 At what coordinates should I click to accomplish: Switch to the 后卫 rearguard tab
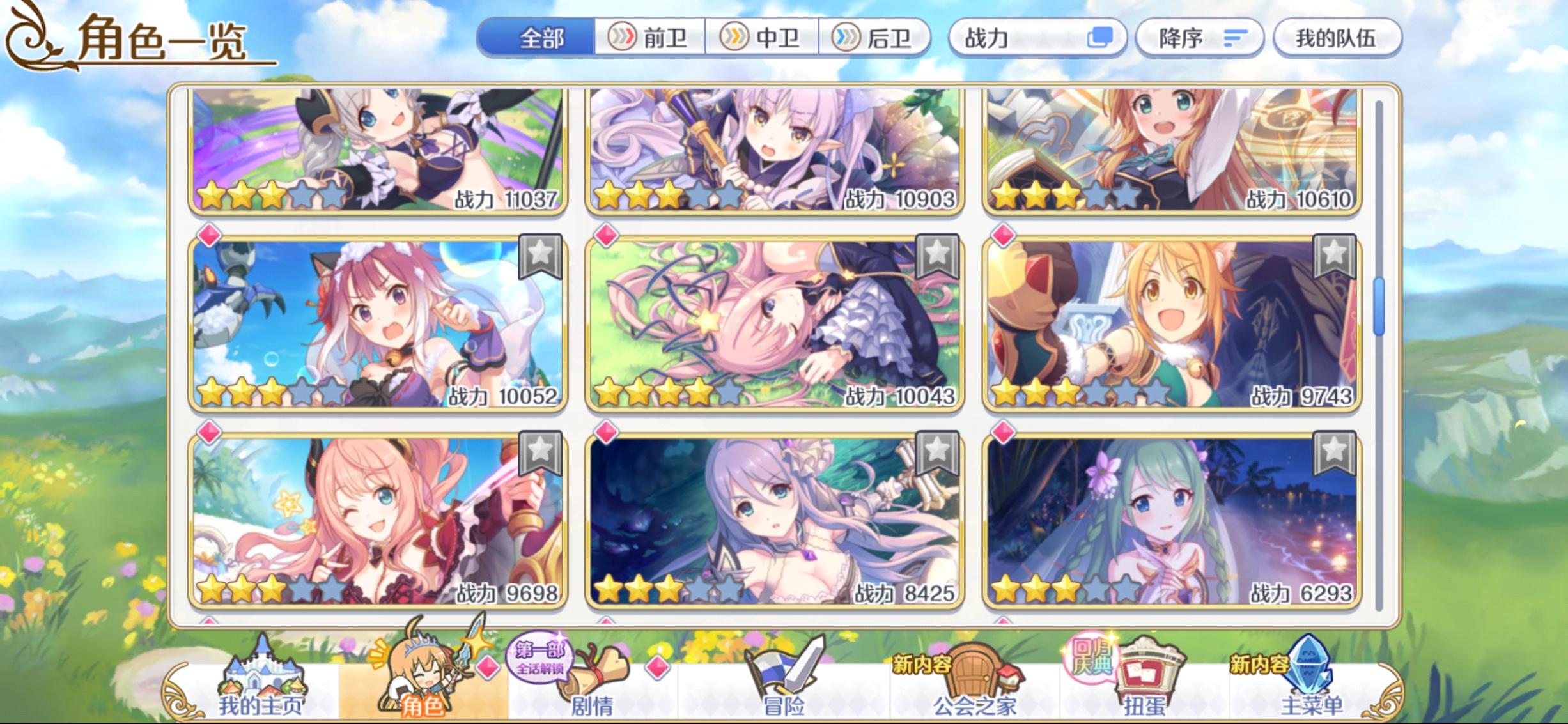pyautogui.click(x=875, y=37)
